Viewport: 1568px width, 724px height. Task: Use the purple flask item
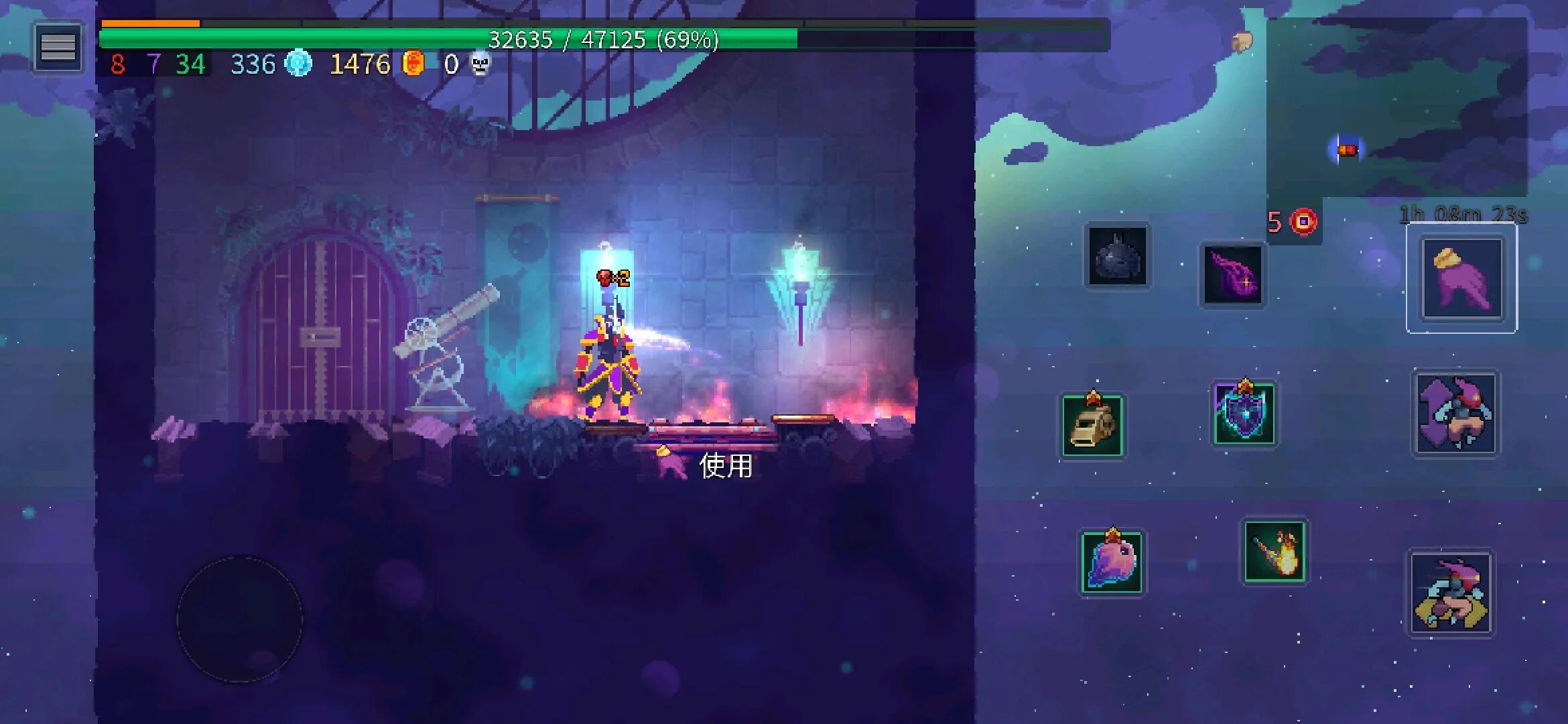click(x=1232, y=276)
